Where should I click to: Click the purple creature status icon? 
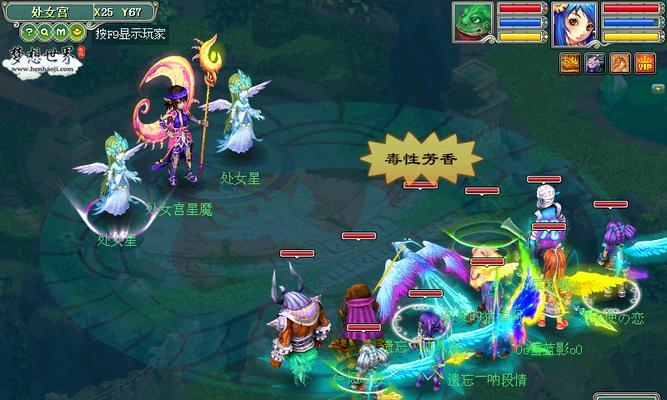point(594,63)
